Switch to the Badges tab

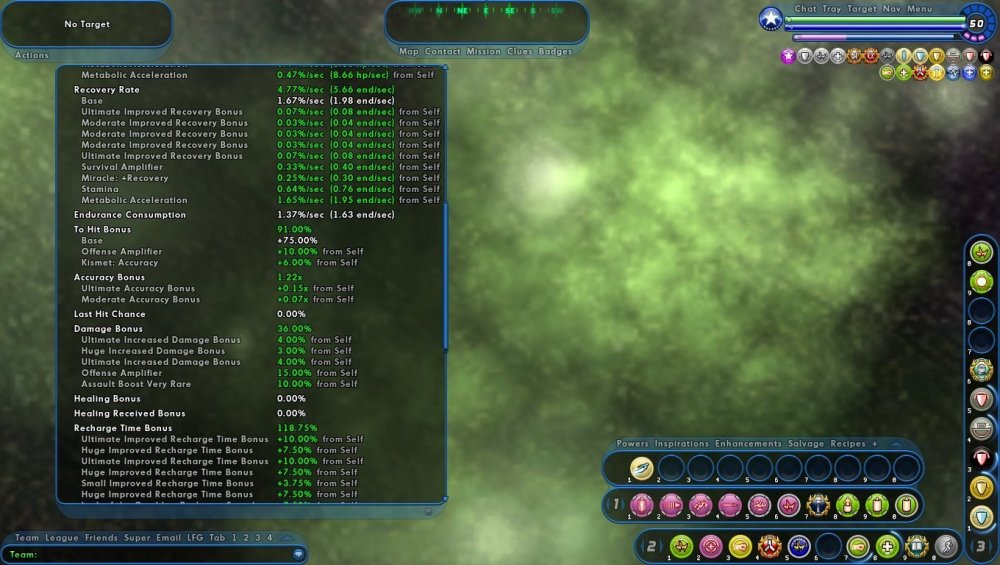(x=556, y=51)
